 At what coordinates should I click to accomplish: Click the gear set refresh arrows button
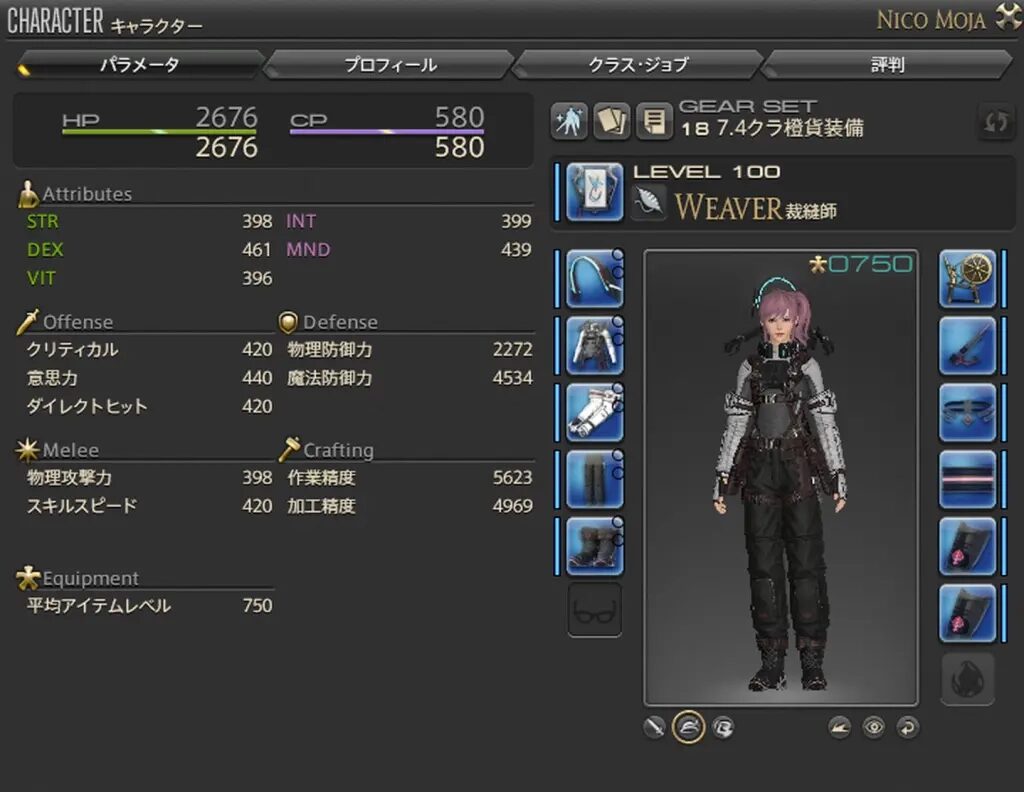click(x=996, y=122)
